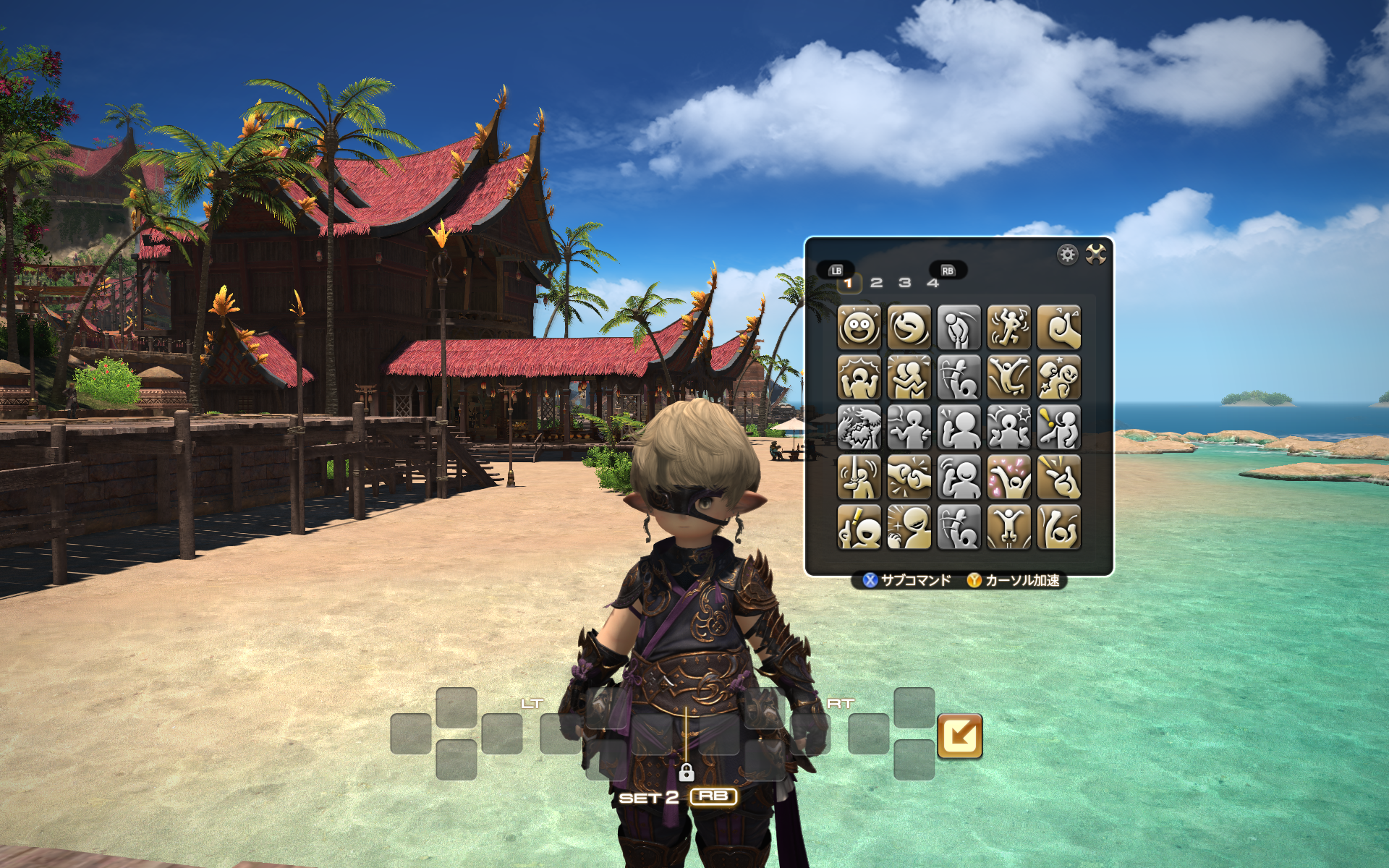1389x868 pixels.
Task: Perform the cheer emote with pink hearts
Action: click(x=1008, y=477)
